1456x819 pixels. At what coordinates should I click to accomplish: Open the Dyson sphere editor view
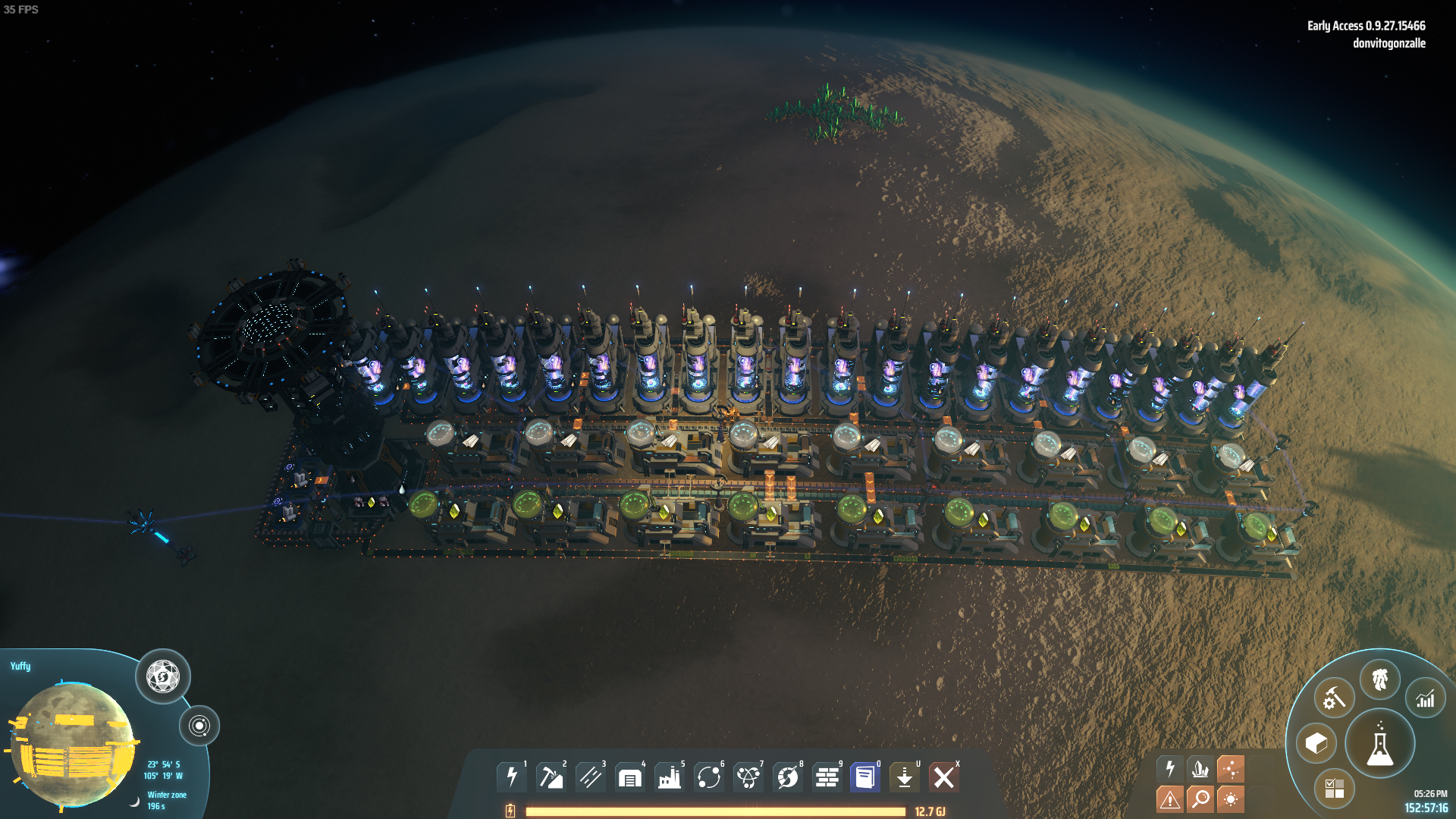click(162, 676)
